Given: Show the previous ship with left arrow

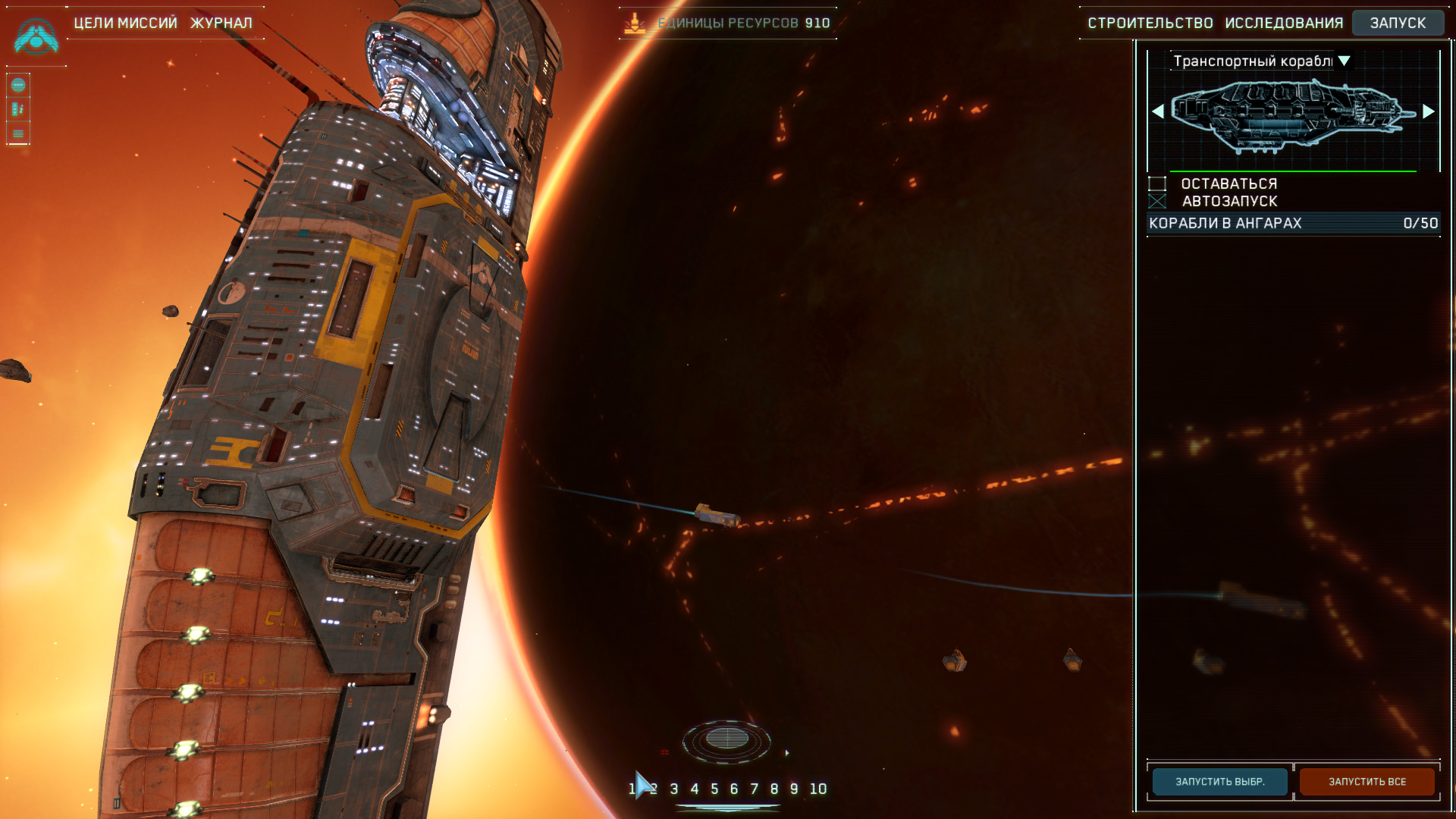Looking at the screenshot, I should [1158, 111].
